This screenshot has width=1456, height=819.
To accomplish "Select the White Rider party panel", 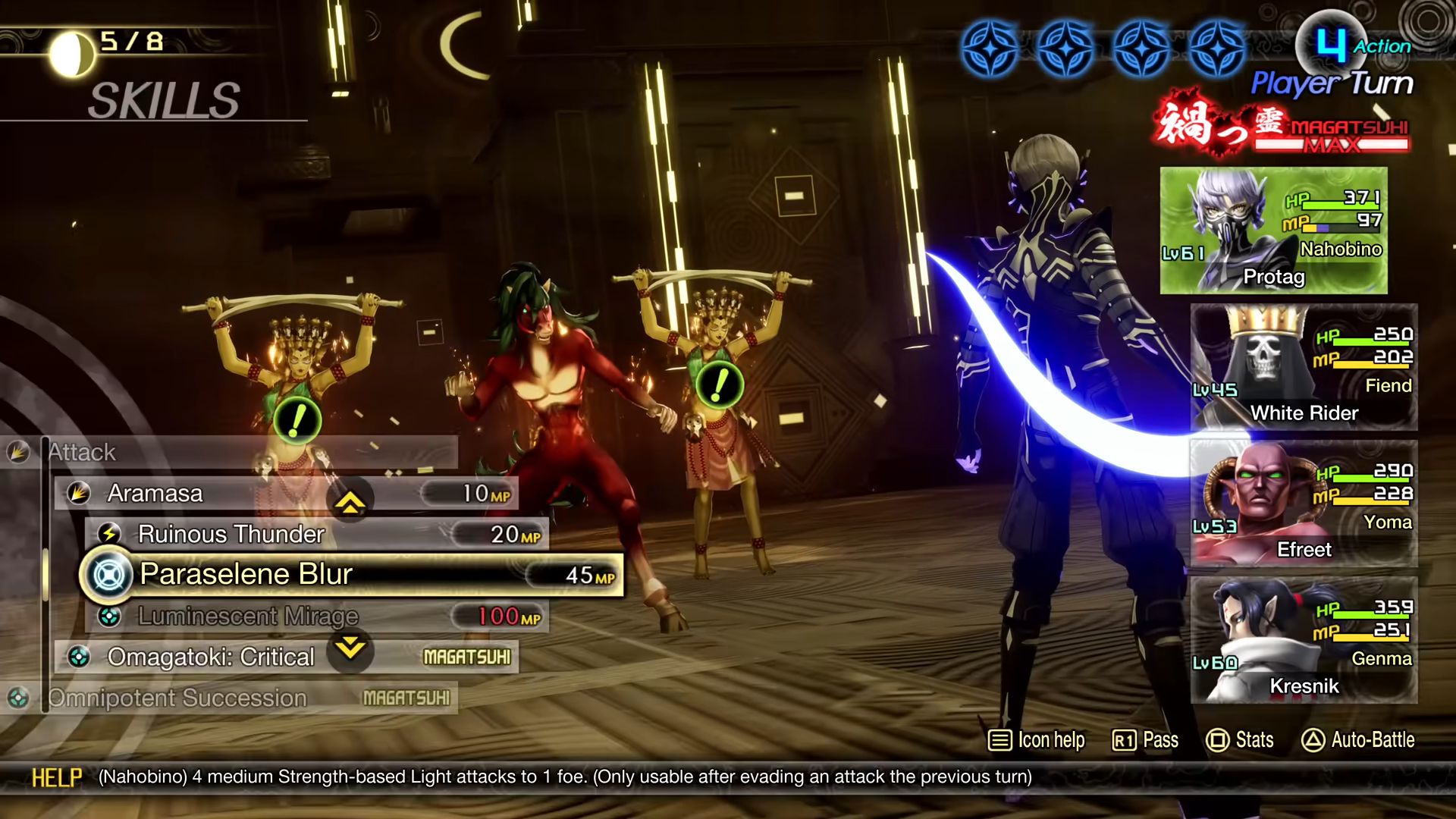I will (1304, 367).
